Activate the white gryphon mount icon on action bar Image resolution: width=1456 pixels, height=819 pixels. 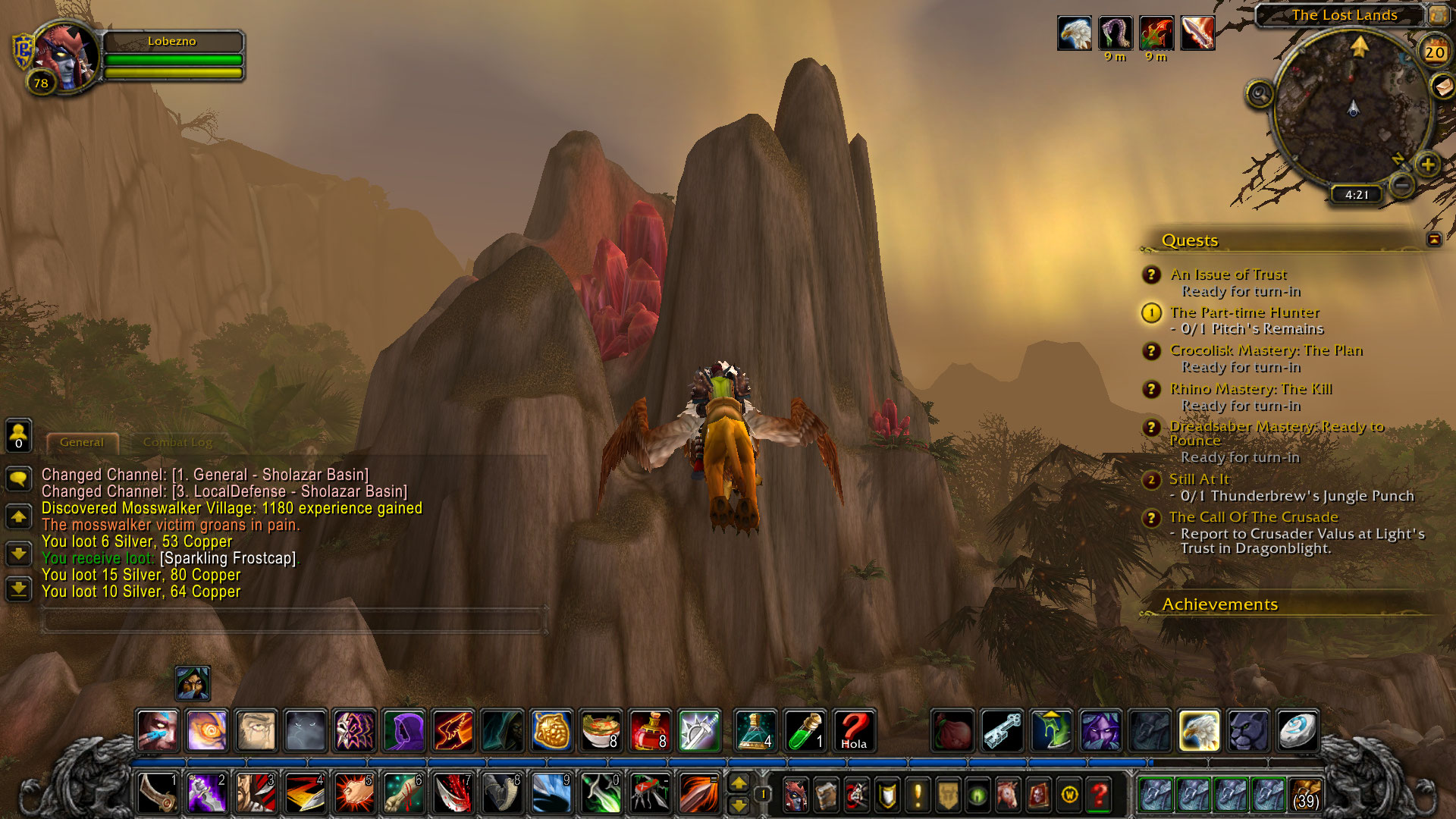1199,731
